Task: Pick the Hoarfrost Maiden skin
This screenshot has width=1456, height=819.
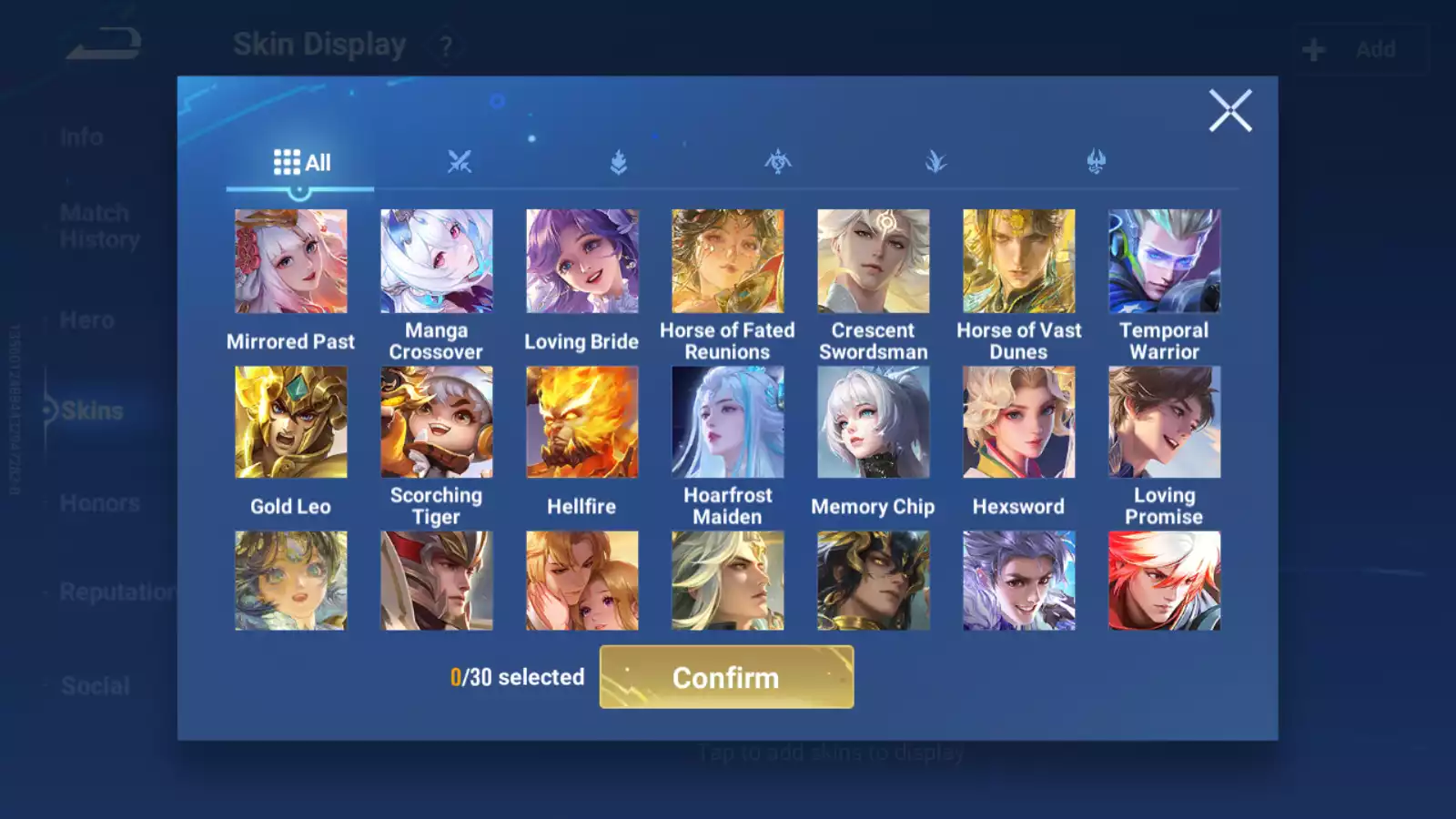Action: pos(728,422)
